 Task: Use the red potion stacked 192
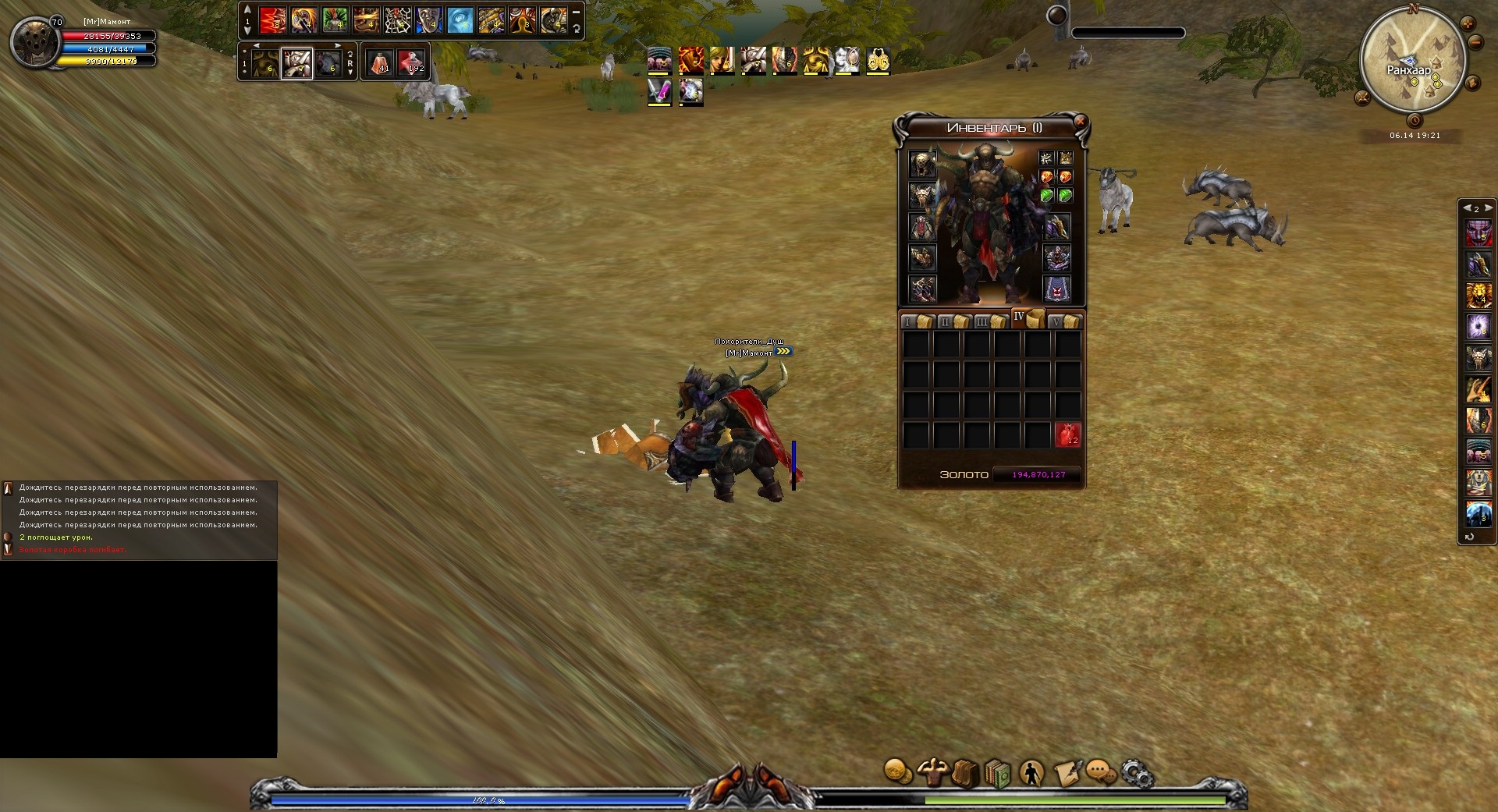point(411,62)
